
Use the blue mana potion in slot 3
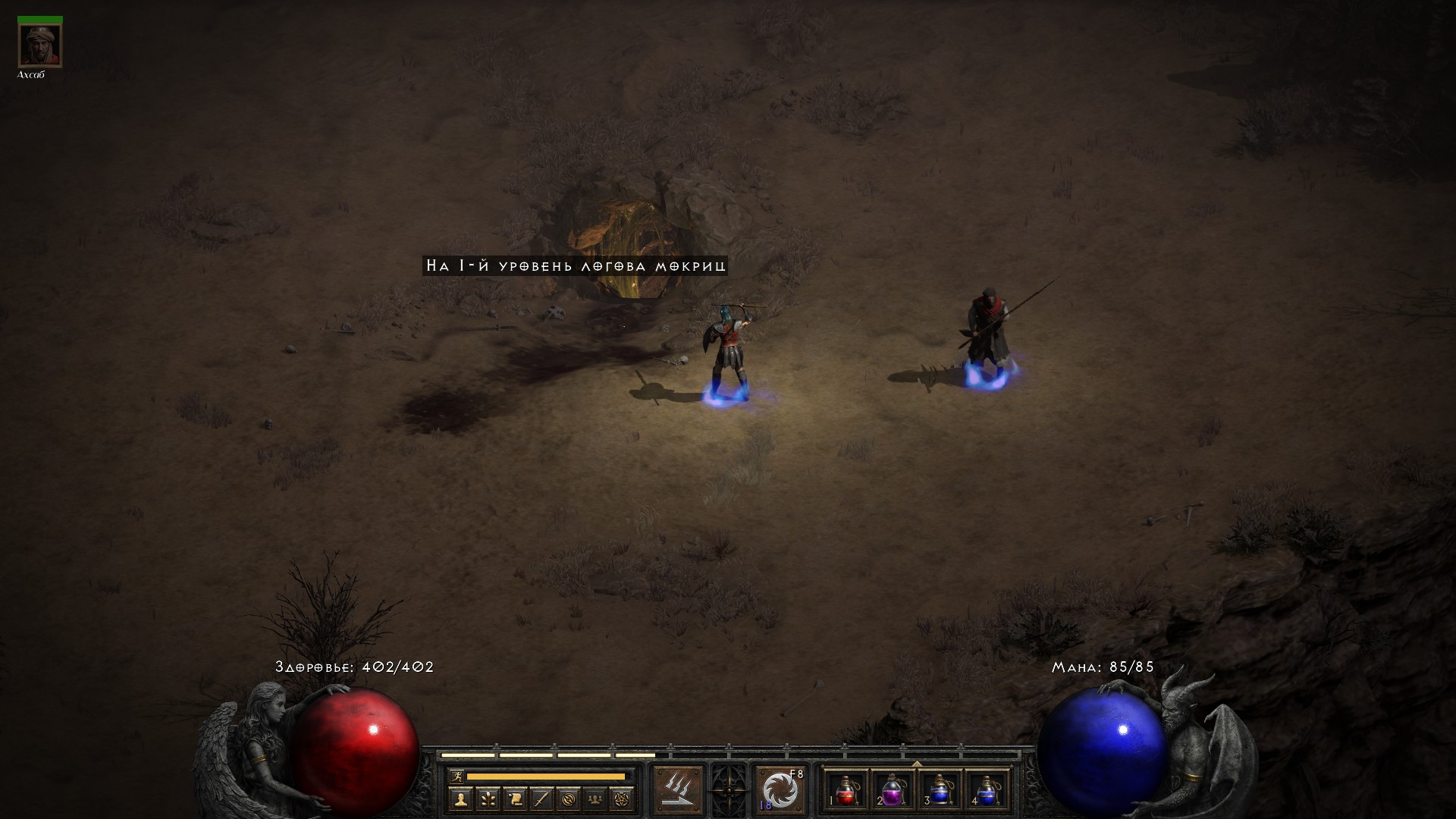940,790
